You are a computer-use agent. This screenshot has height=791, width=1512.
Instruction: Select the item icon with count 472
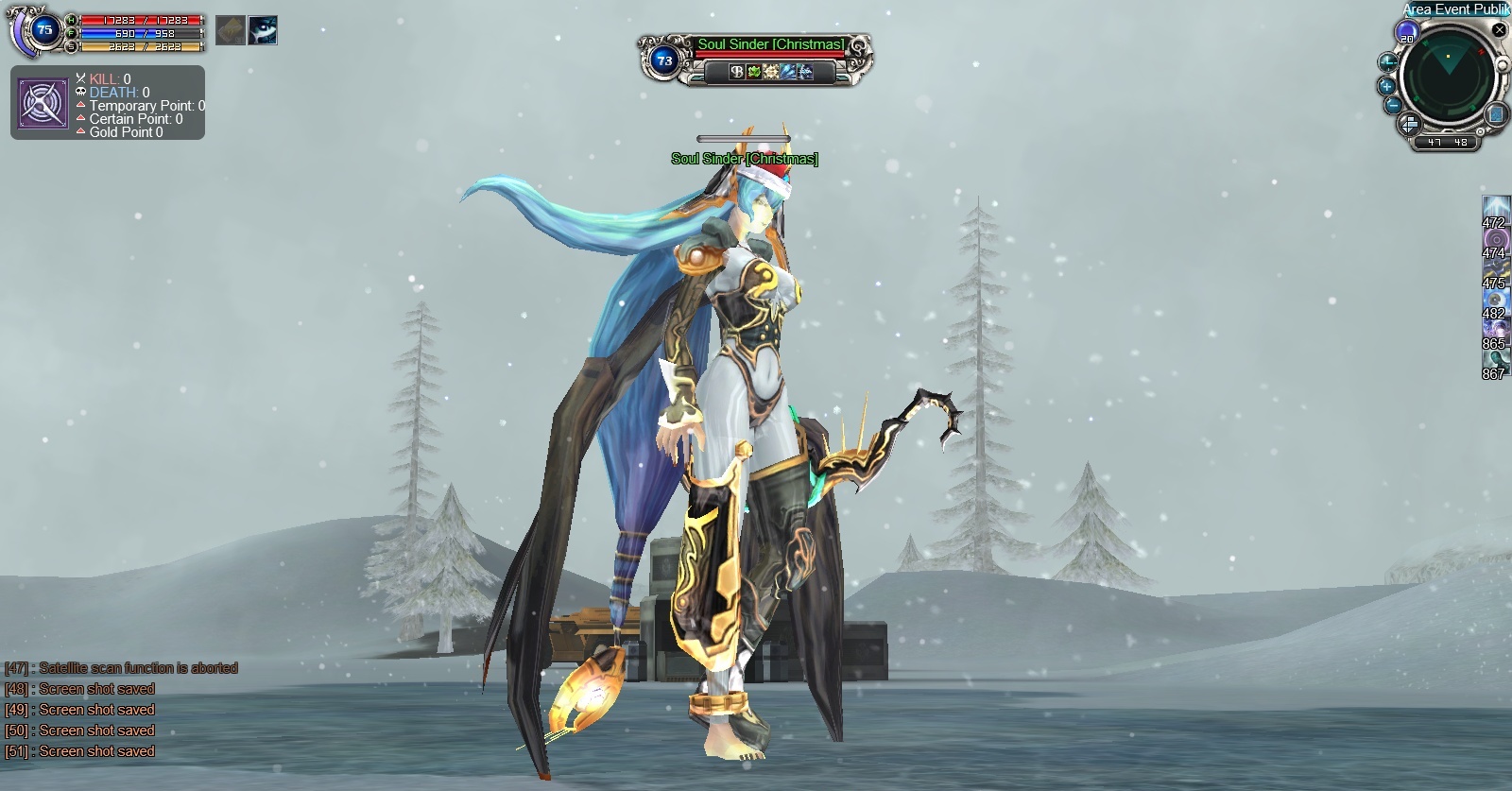pyautogui.click(x=1496, y=208)
